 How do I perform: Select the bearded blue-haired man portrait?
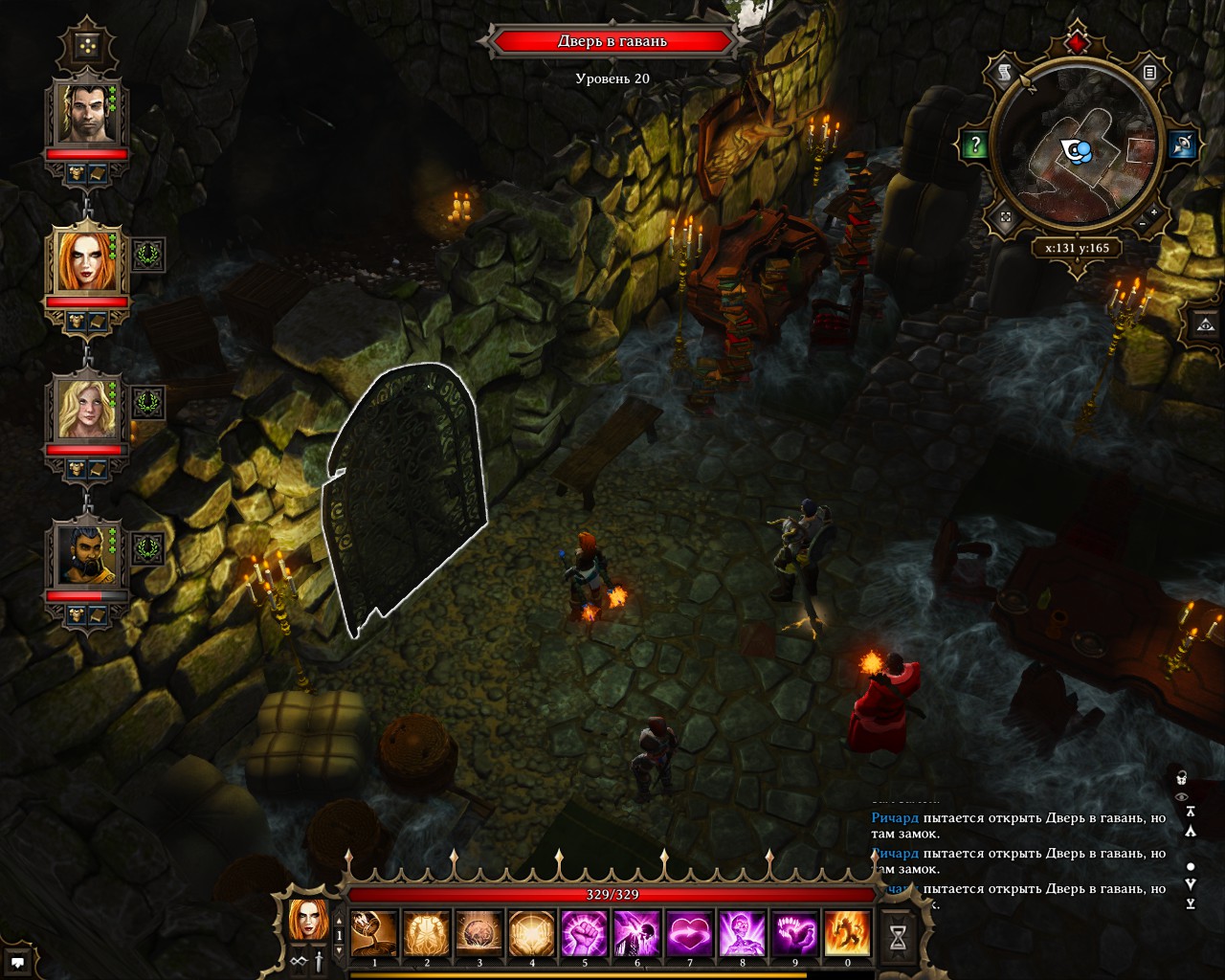point(86,556)
